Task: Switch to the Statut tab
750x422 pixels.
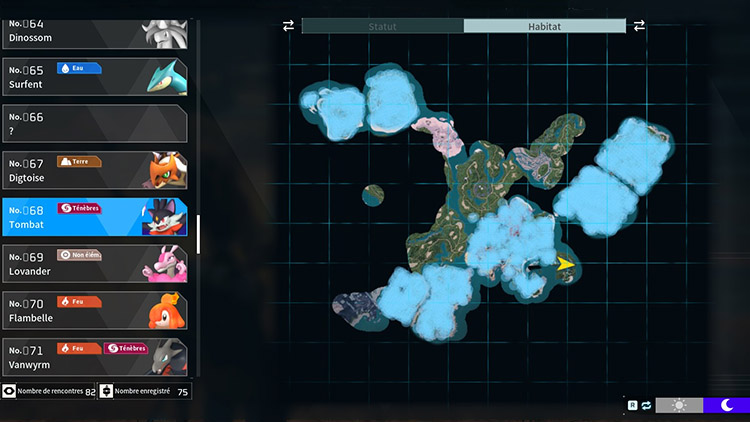Action: (x=383, y=25)
